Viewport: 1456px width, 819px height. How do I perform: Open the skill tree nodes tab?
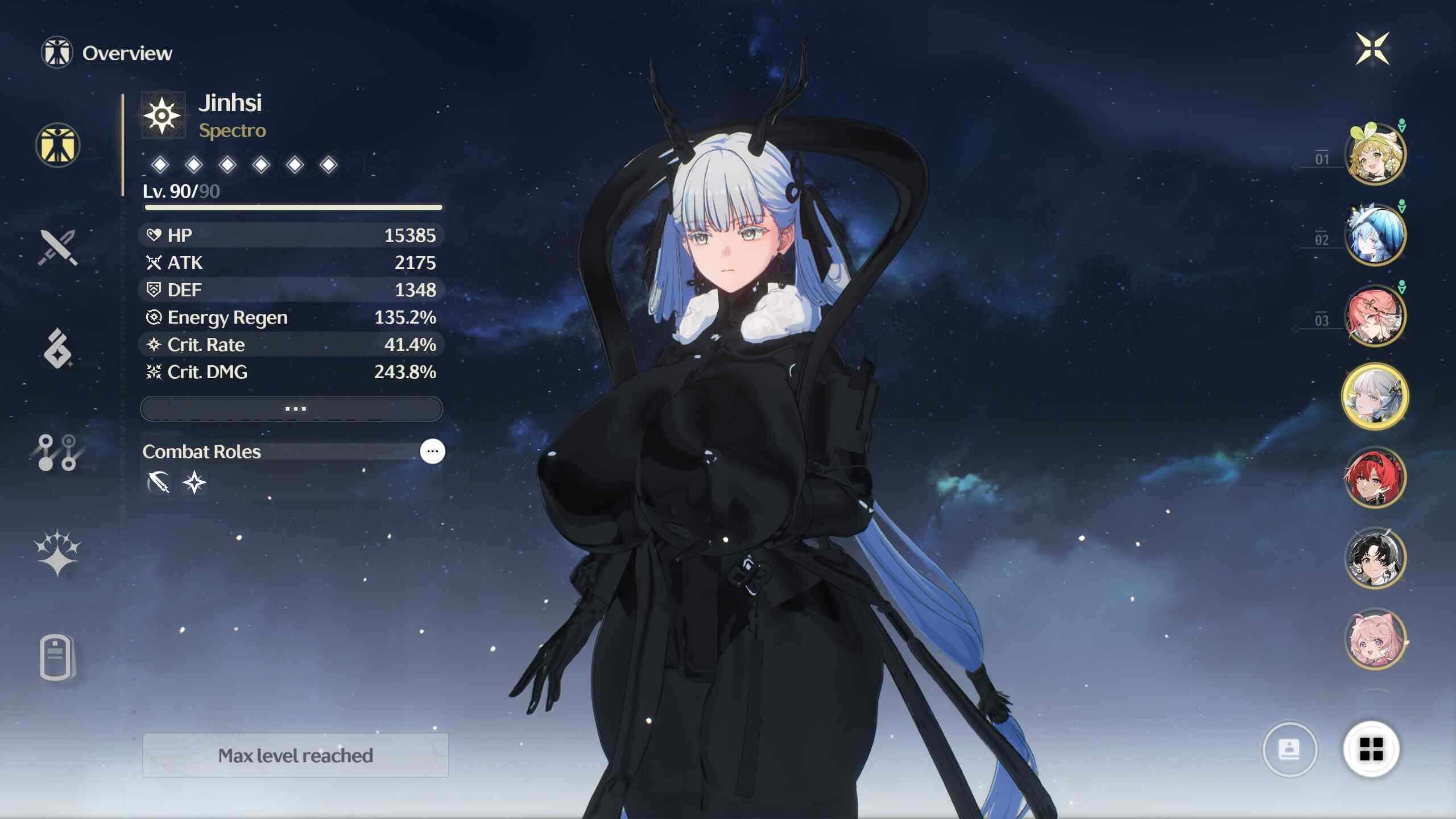coord(57,453)
